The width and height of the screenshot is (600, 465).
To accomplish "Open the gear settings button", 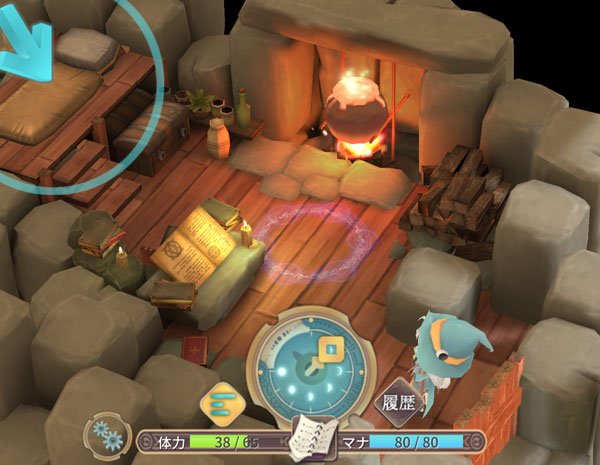I will coord(107,435).
